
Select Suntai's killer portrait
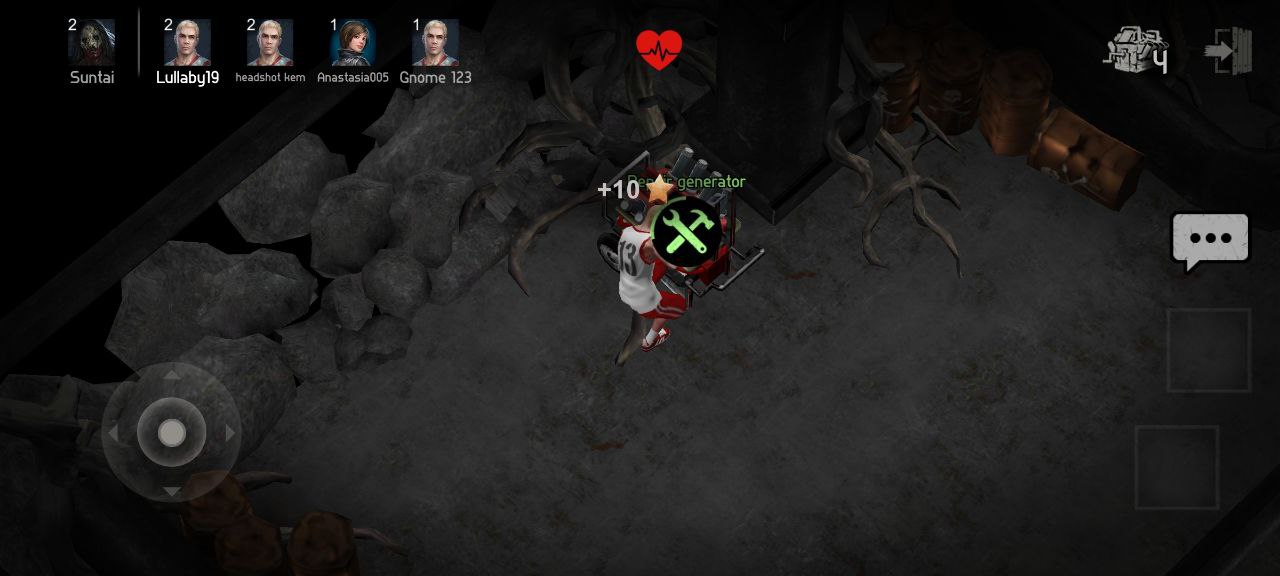(91, 43)
